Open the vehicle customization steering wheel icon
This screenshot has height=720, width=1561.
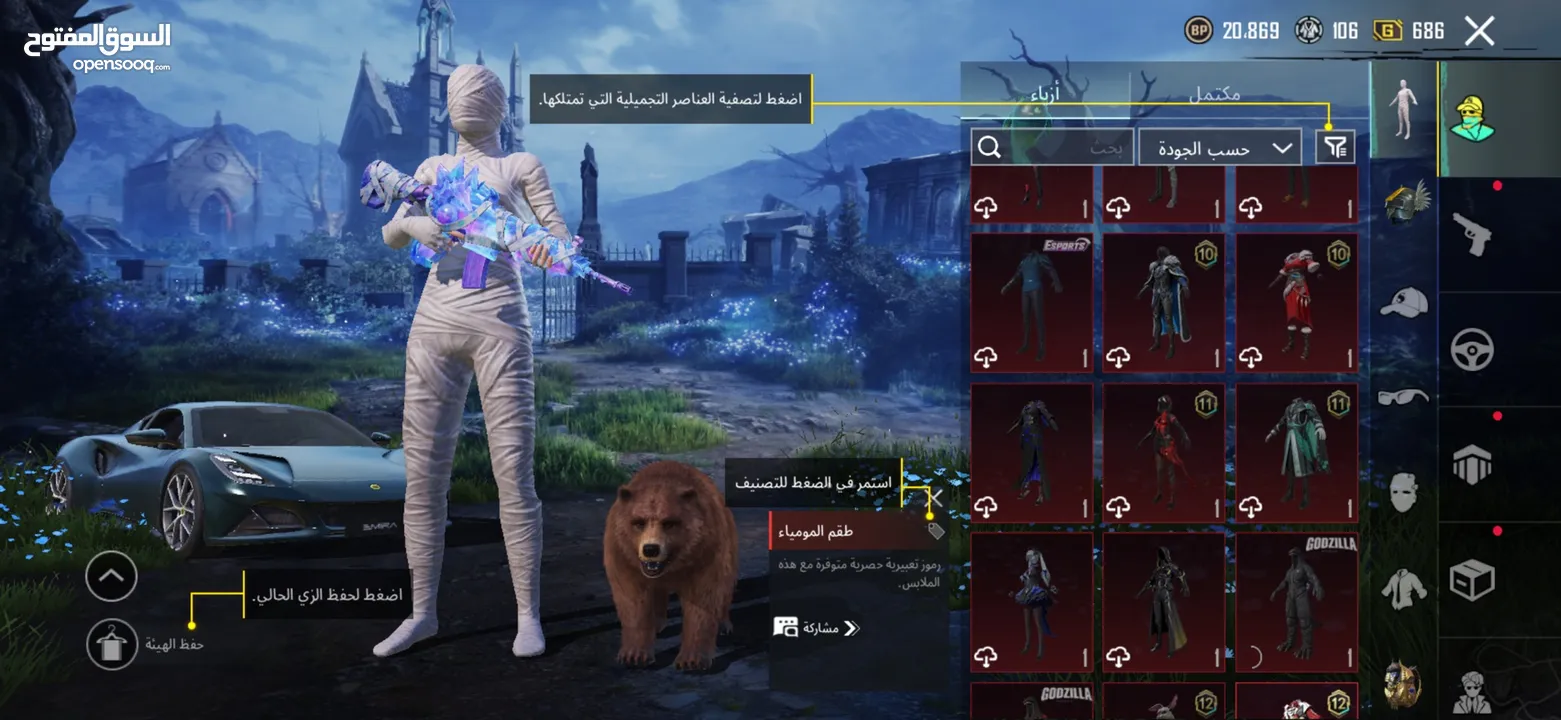click(x=1473, y=349)
